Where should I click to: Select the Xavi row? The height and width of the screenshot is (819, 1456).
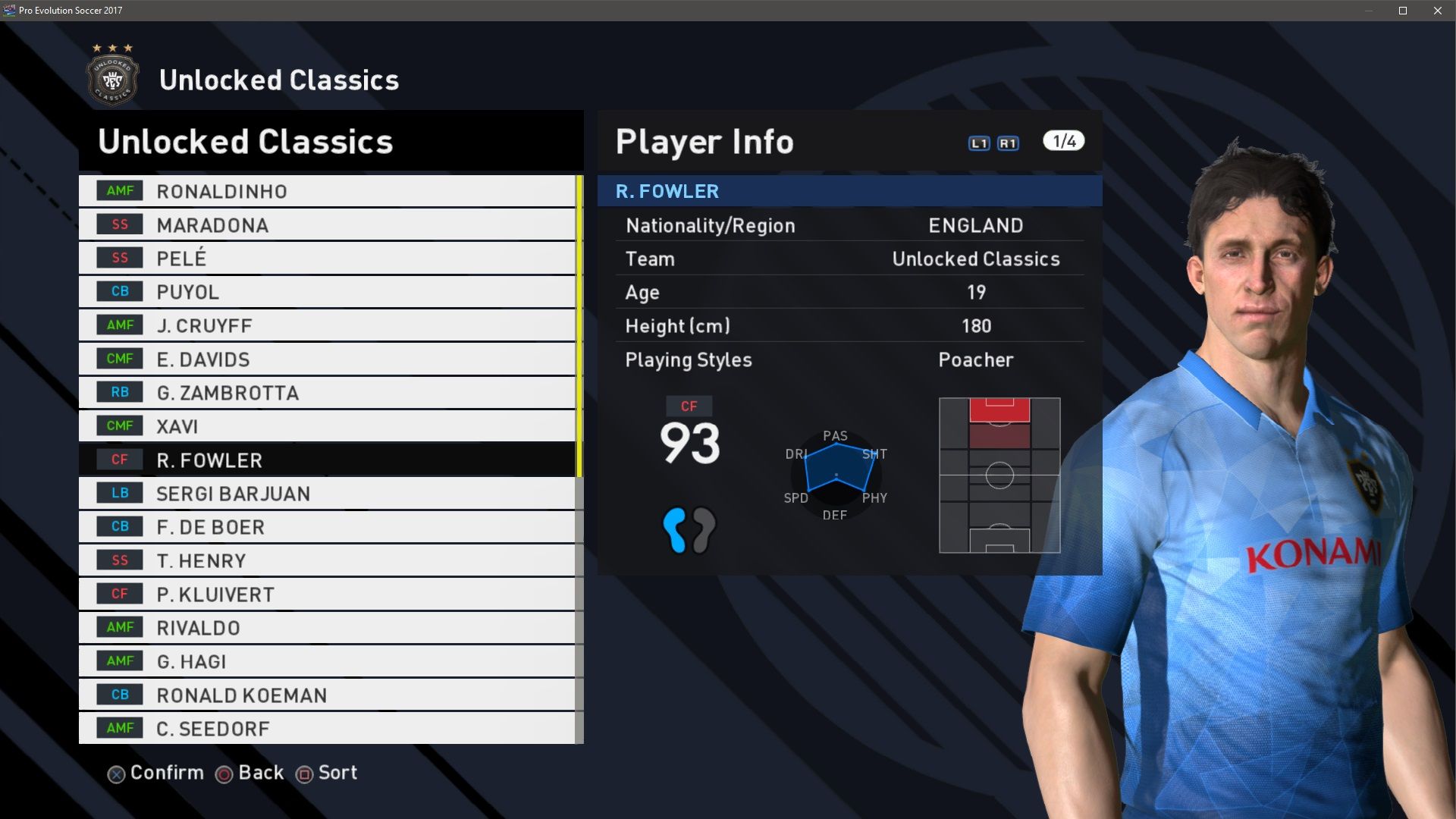point(326,426)
